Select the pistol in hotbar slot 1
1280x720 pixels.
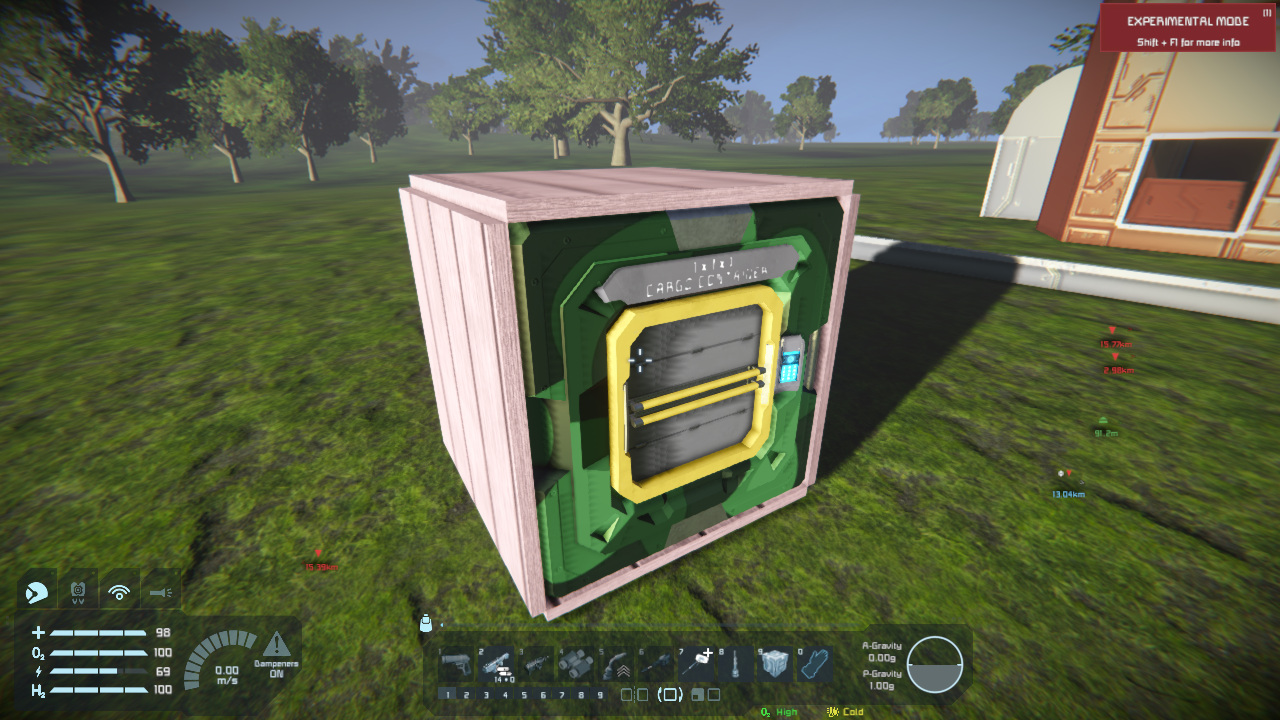pyautogui.click(x=456, y=663)
